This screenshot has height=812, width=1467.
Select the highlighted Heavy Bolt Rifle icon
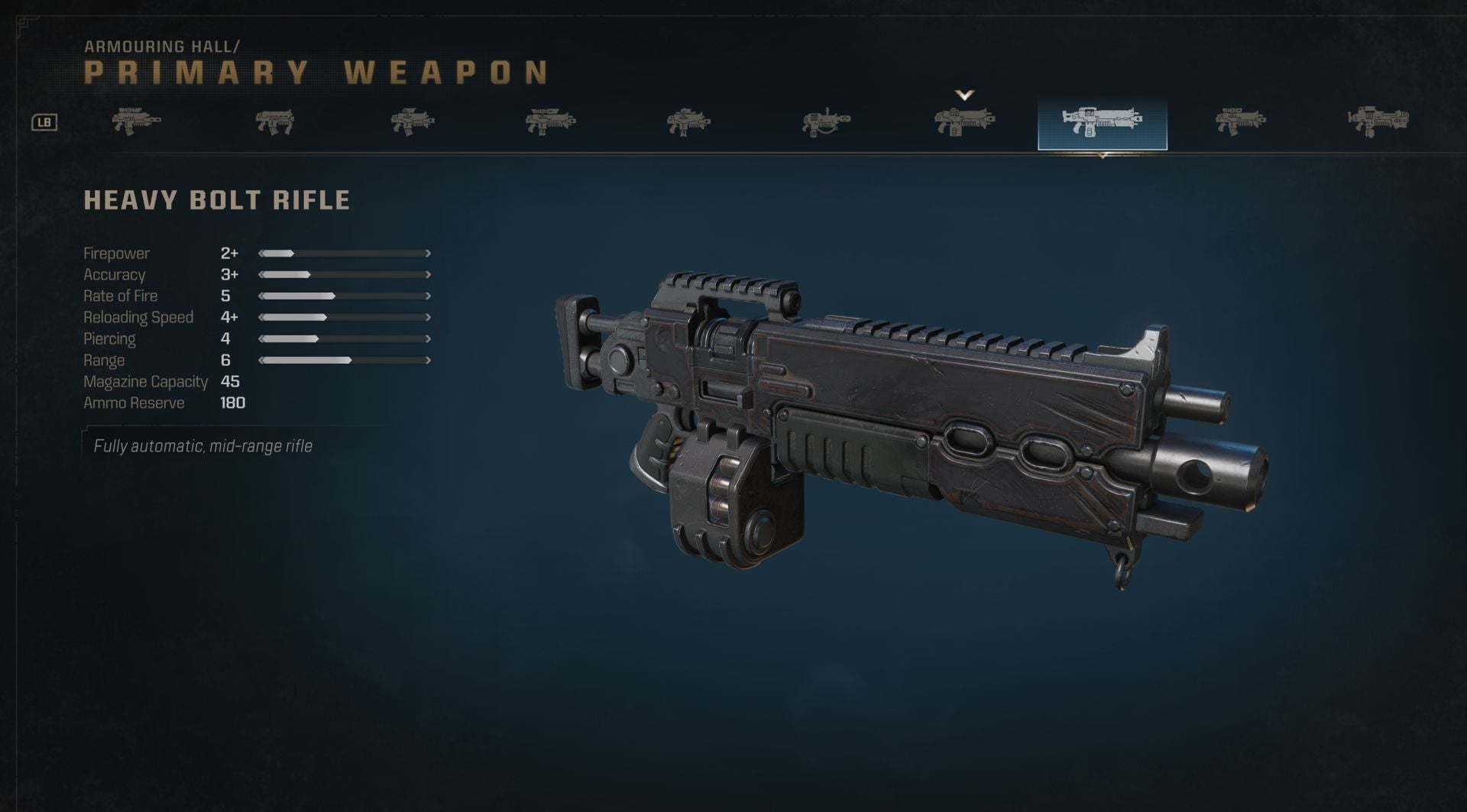coord(1102,122)
